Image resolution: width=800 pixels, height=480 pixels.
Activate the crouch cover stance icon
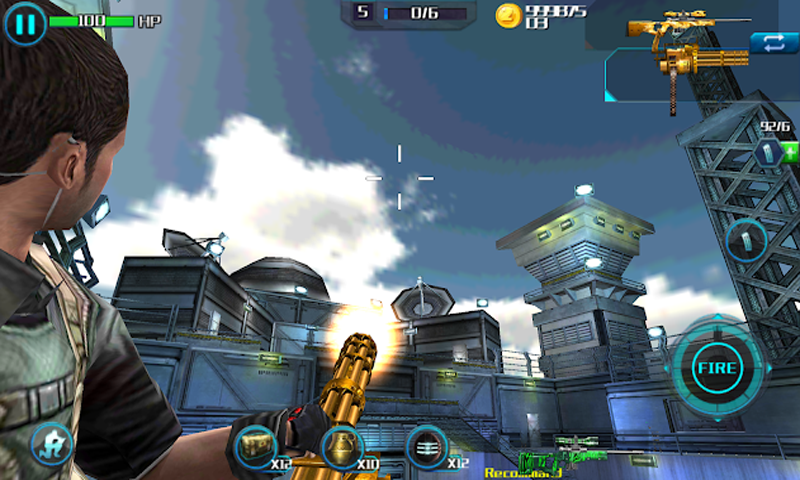50,443
